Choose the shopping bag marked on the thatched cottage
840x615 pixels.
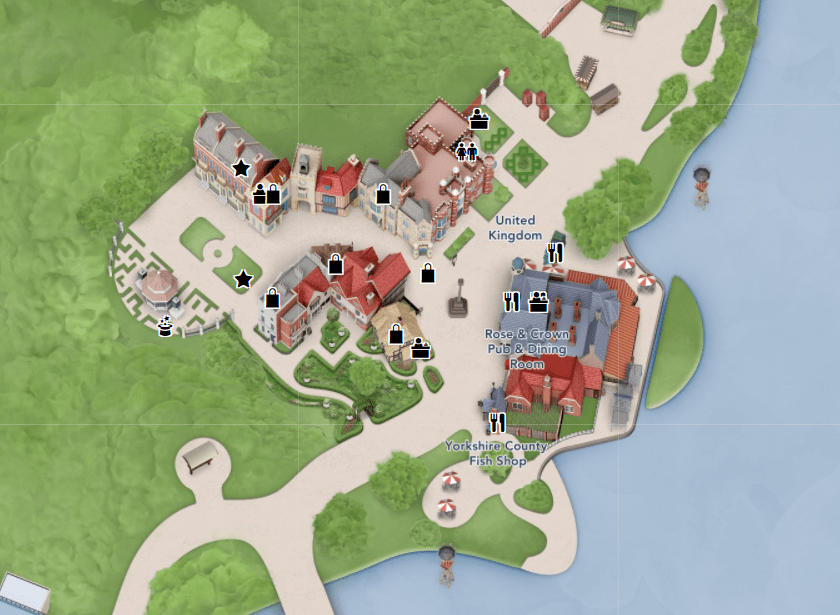pyautogui.click(x=396, y=335)
